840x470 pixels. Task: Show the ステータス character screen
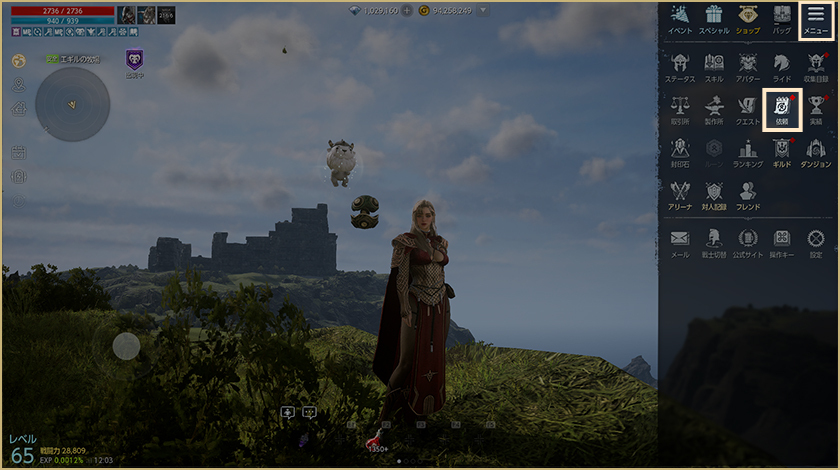pyautogui.click(x=680, y=65)
